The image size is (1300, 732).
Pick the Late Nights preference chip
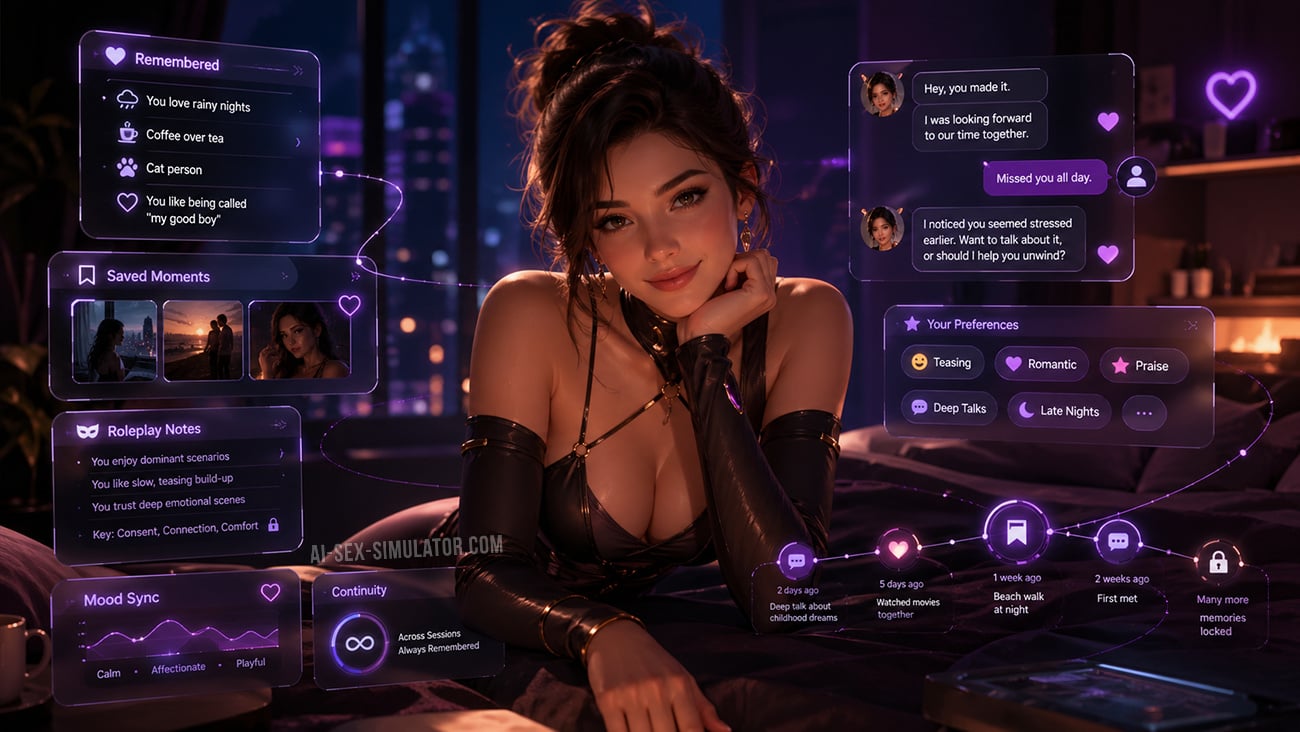pos(1058,411)
